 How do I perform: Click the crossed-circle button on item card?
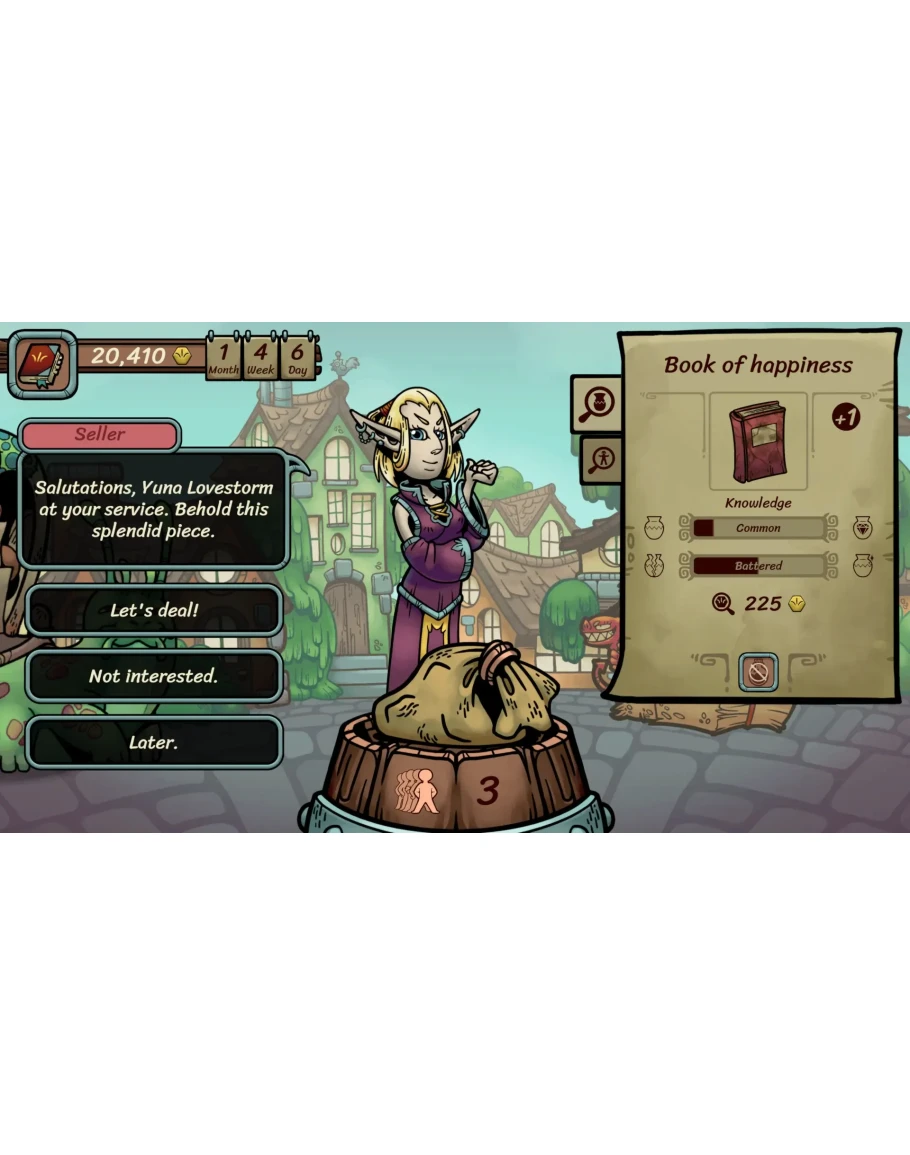(x=758, y=672)
